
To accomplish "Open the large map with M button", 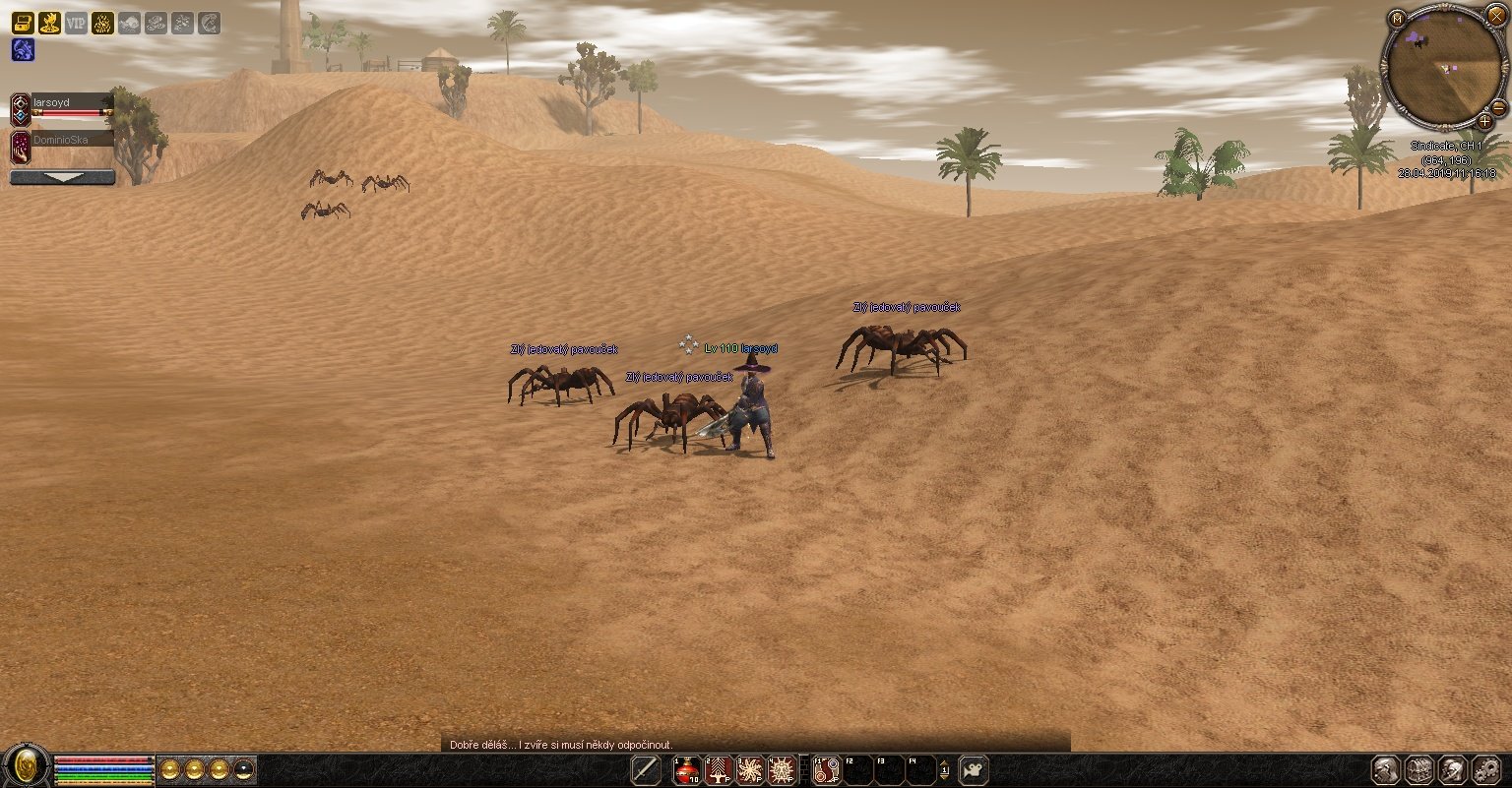I will (x=1397, y=19).
